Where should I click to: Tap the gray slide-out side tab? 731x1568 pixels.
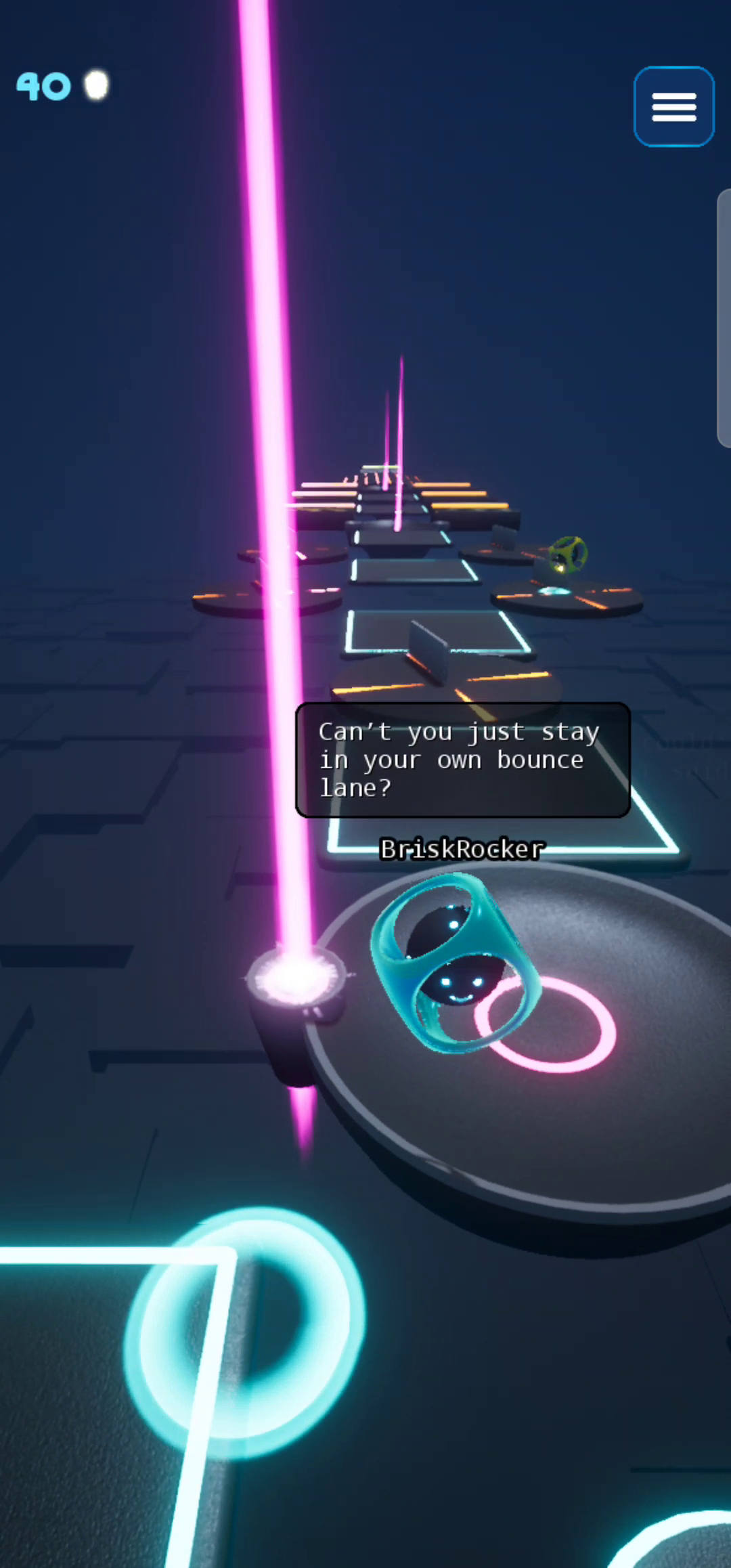724,318
